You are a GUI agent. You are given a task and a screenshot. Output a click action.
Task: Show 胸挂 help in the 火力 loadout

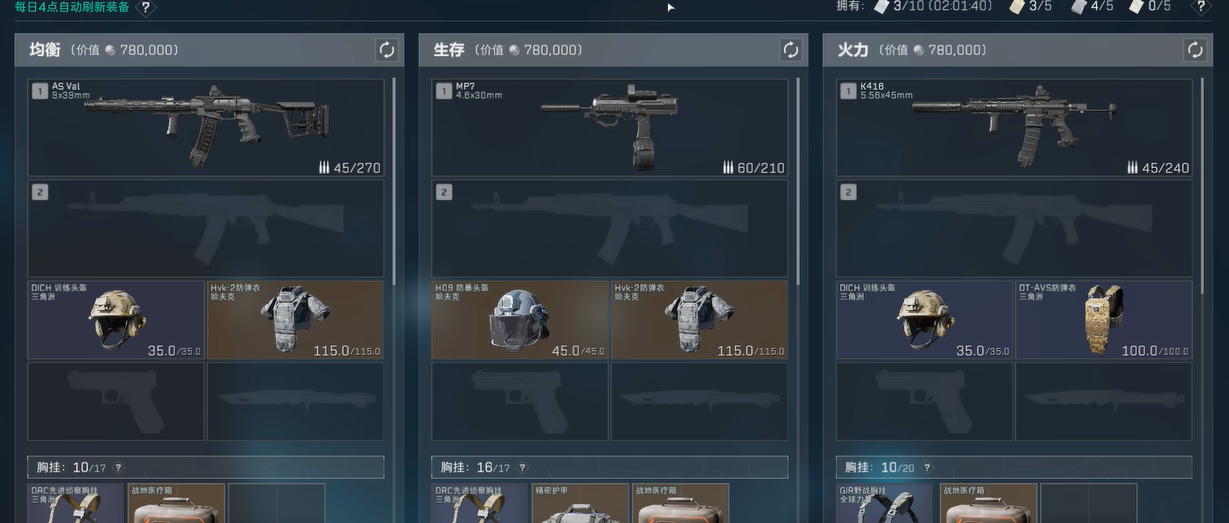click(926, 468)
